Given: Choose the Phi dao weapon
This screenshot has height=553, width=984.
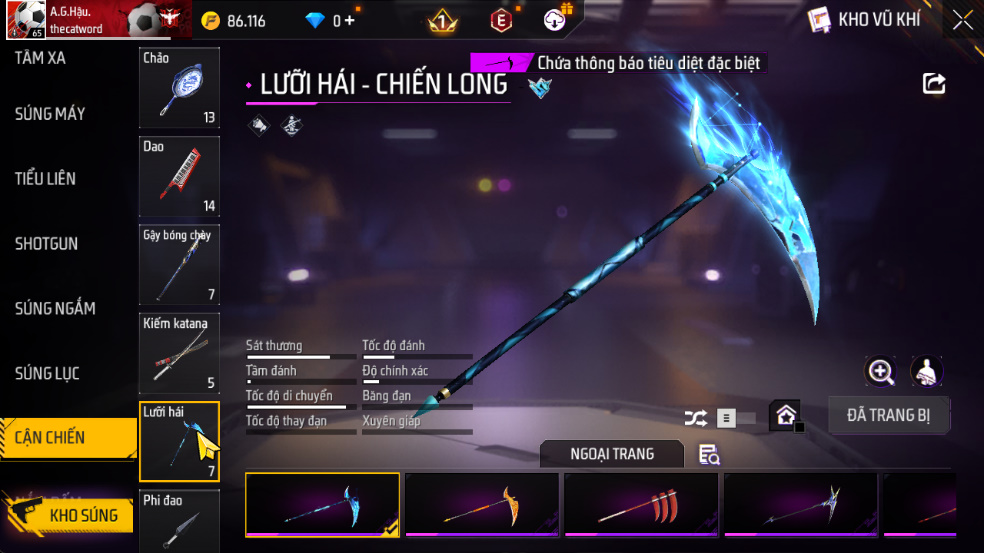Looking at the screenshot, I should pyautogui.click(x=179, y=520).
